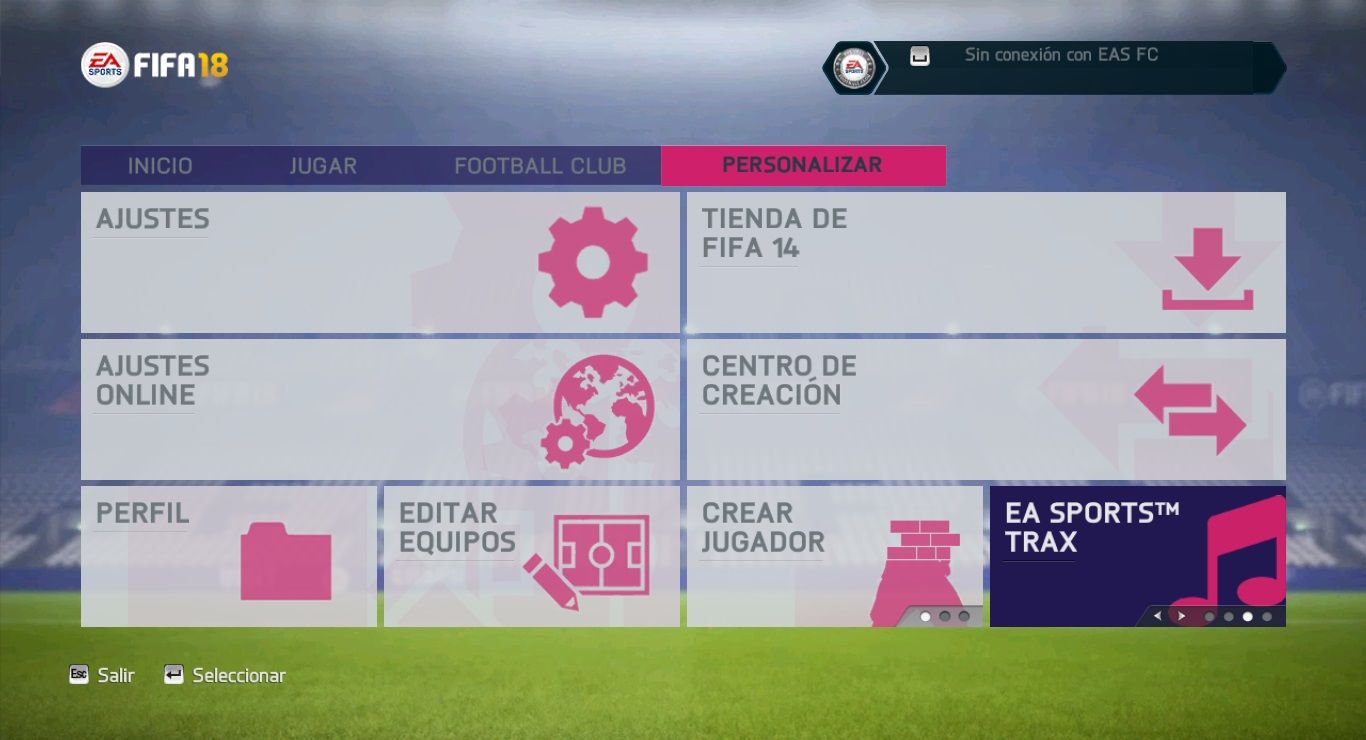Enter the CENTRO DE CREACIÓN tile

point(985,409)
